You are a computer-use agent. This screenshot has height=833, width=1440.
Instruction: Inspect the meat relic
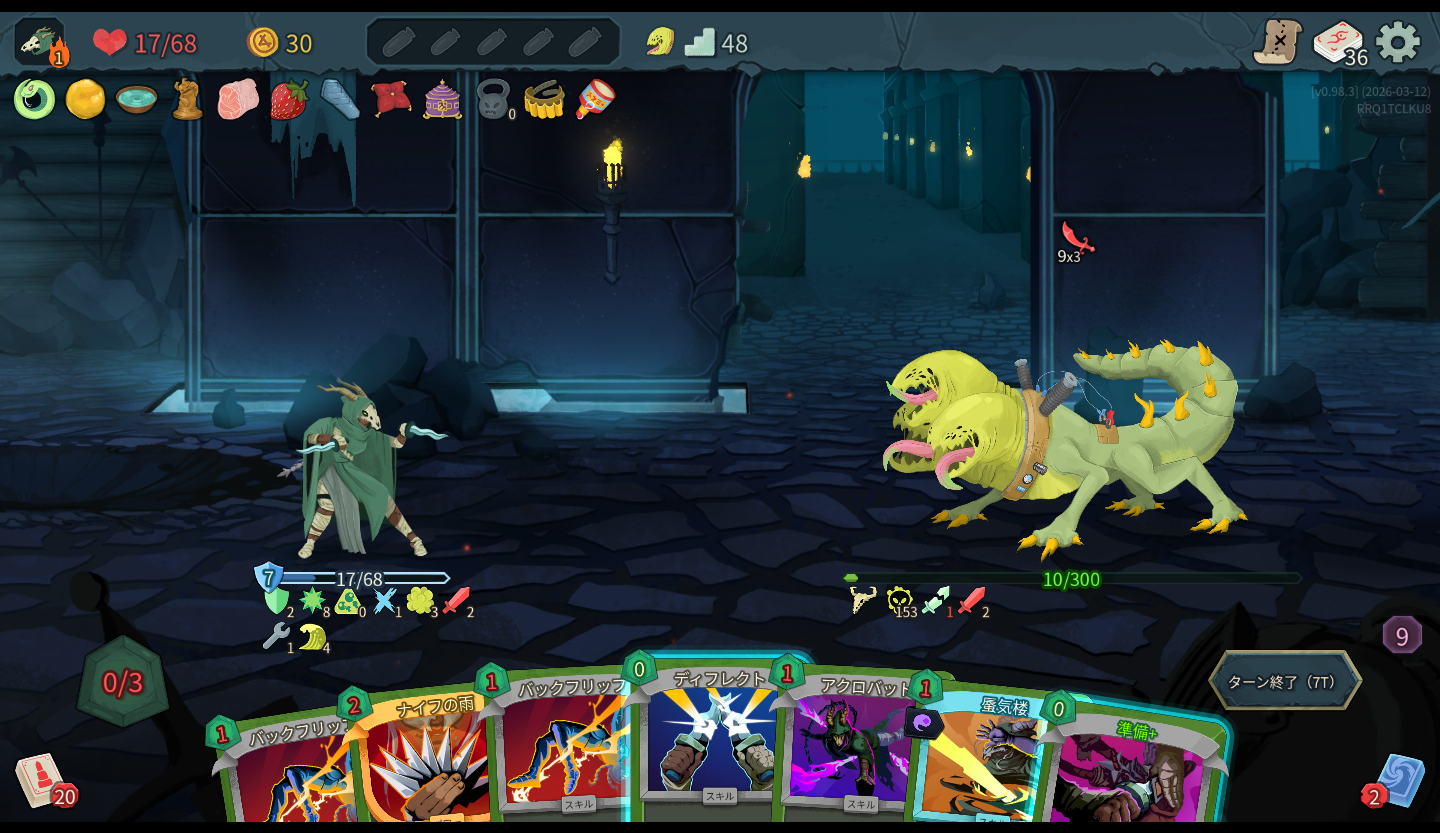click(x=237, y=100)
